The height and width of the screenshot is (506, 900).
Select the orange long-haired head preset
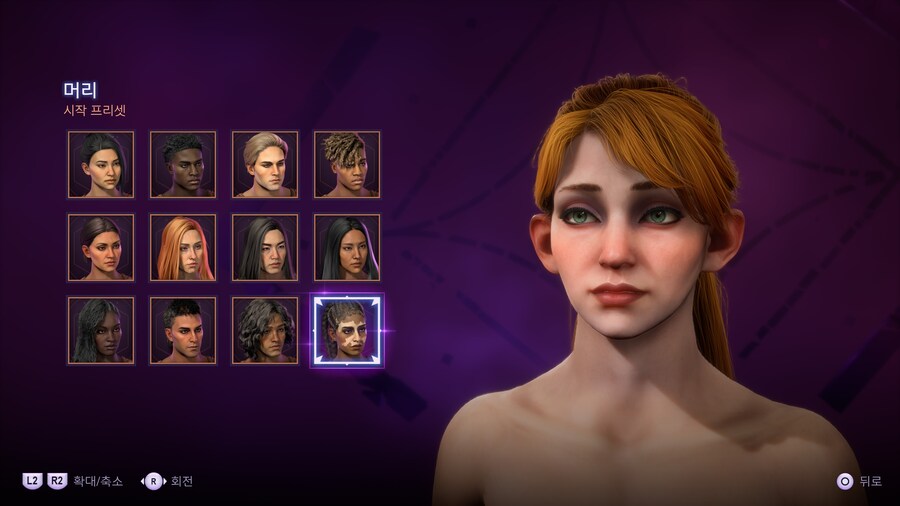pyautogui.click(x=183, y=247)
